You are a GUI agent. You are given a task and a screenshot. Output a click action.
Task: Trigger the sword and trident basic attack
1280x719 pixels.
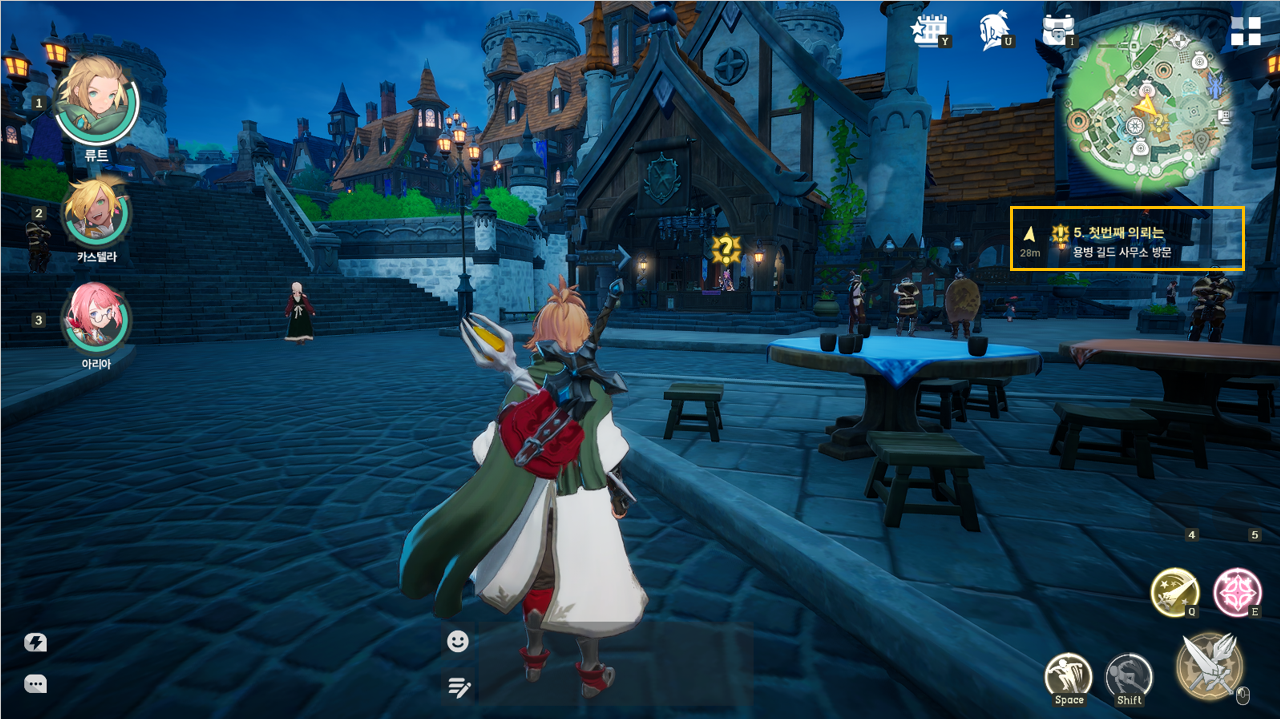coord(1210,666)
